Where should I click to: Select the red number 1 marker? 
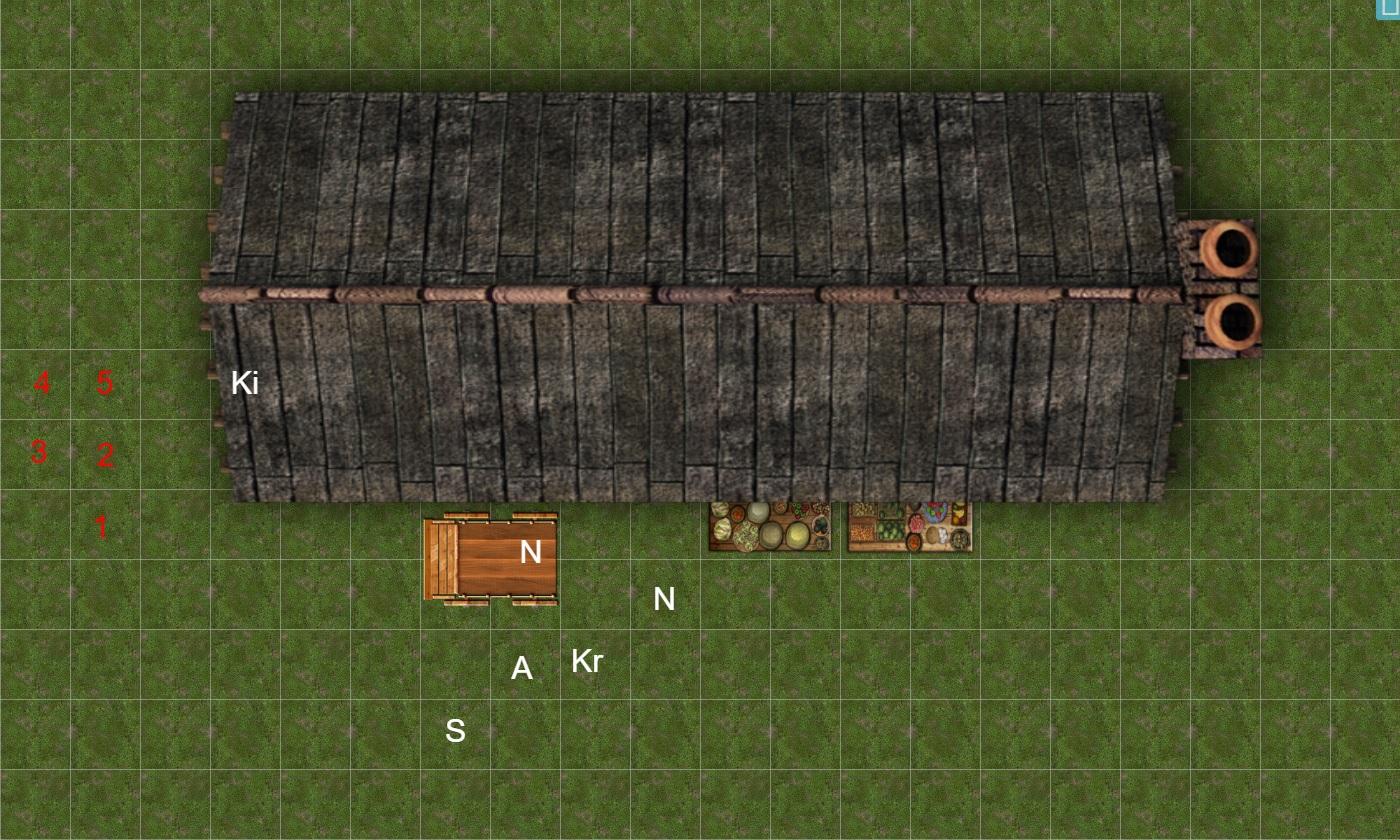[x=101, y=527]
